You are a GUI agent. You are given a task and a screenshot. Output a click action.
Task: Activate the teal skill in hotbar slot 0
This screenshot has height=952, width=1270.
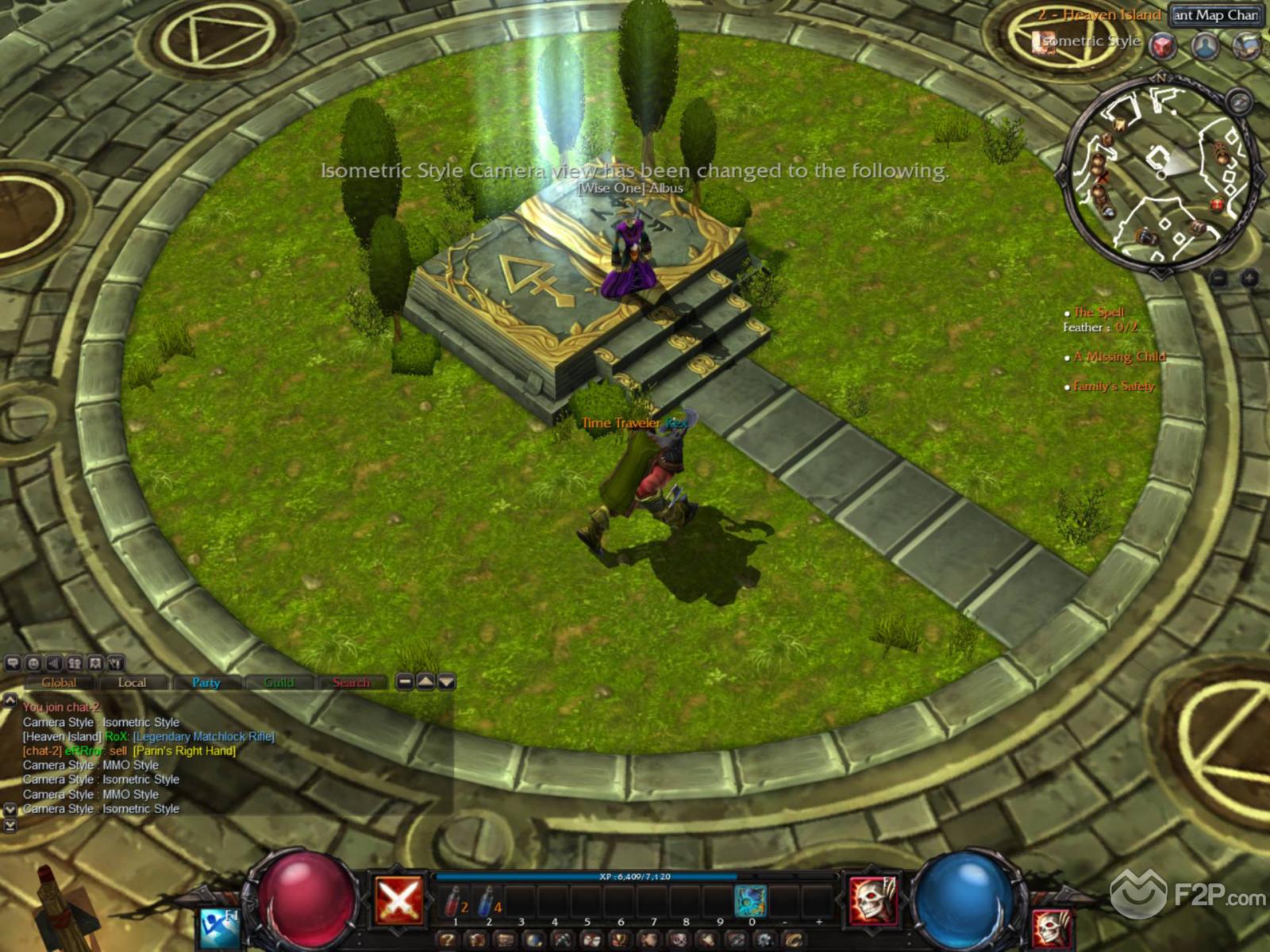[749, 900]
